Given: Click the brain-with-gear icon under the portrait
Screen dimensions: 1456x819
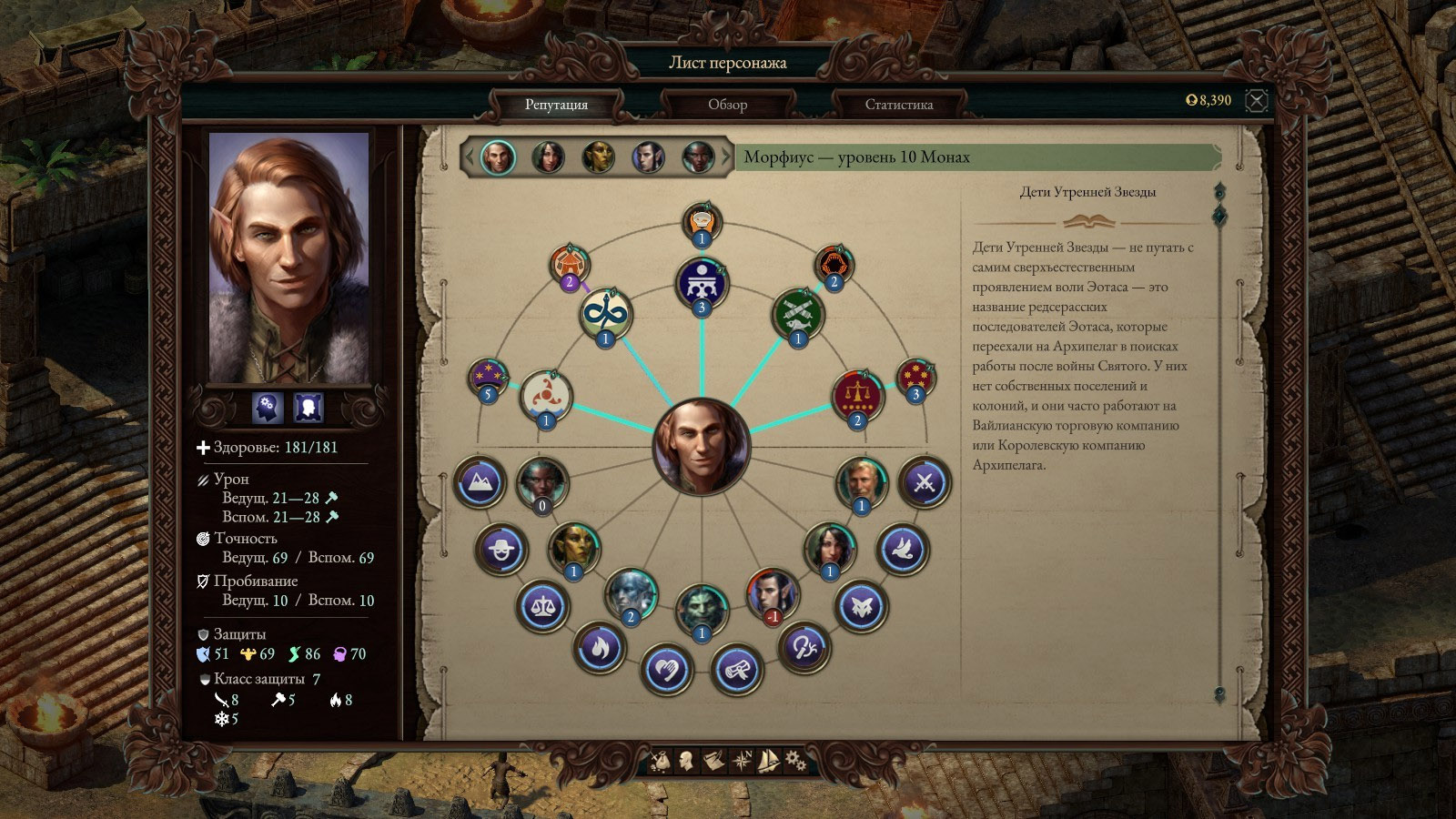Looking at the screenshot, I should pyautogui.click(x=268, y=408).
